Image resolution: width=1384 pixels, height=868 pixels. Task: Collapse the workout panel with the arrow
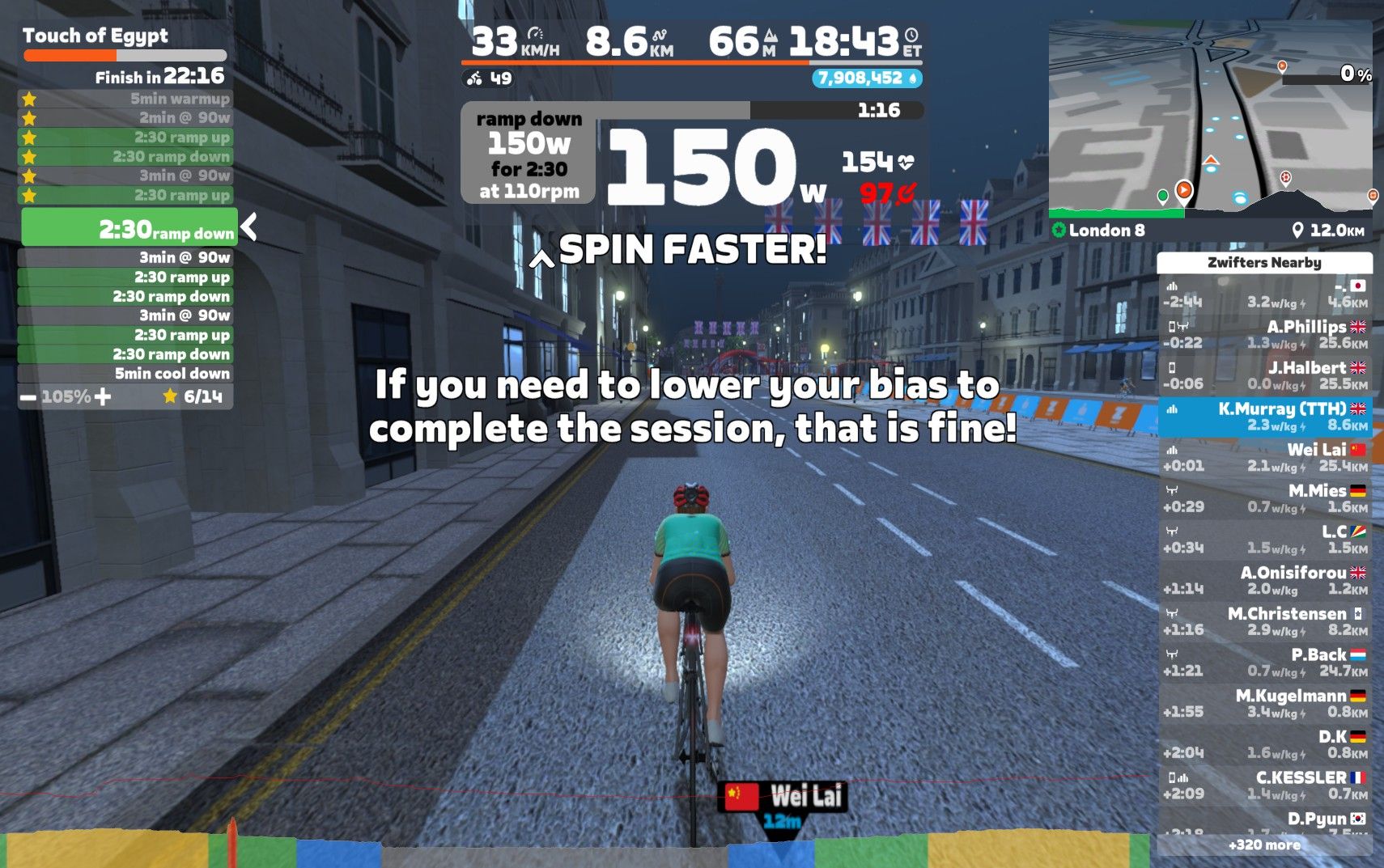point(249,227)
